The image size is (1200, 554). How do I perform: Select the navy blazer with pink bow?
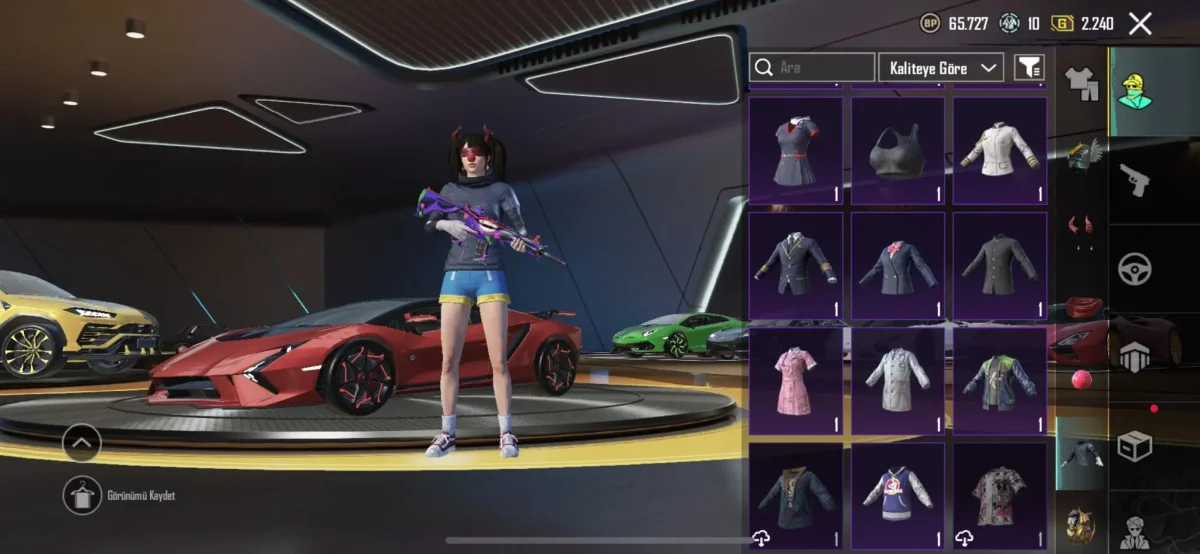coord(897,265)
